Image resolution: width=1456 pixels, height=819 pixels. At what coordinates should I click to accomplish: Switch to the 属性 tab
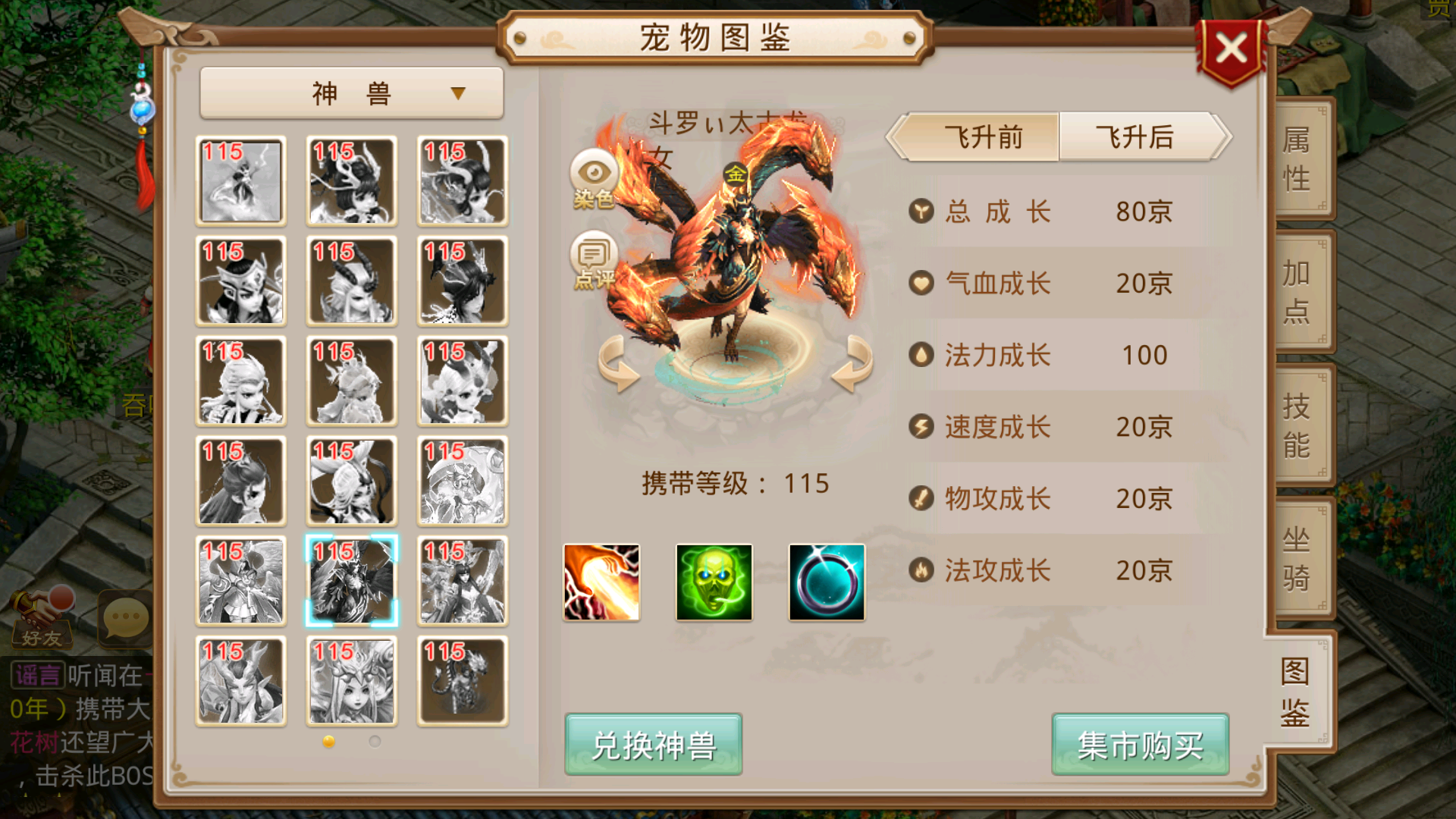click(1298, 159)
